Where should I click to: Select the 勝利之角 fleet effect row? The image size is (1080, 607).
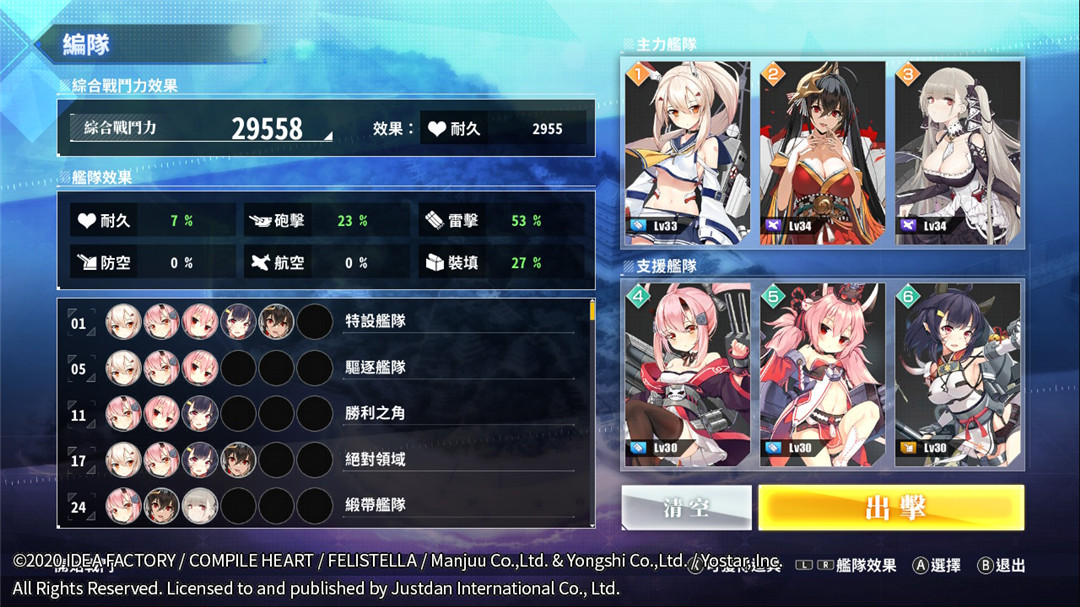click(325, 414)
